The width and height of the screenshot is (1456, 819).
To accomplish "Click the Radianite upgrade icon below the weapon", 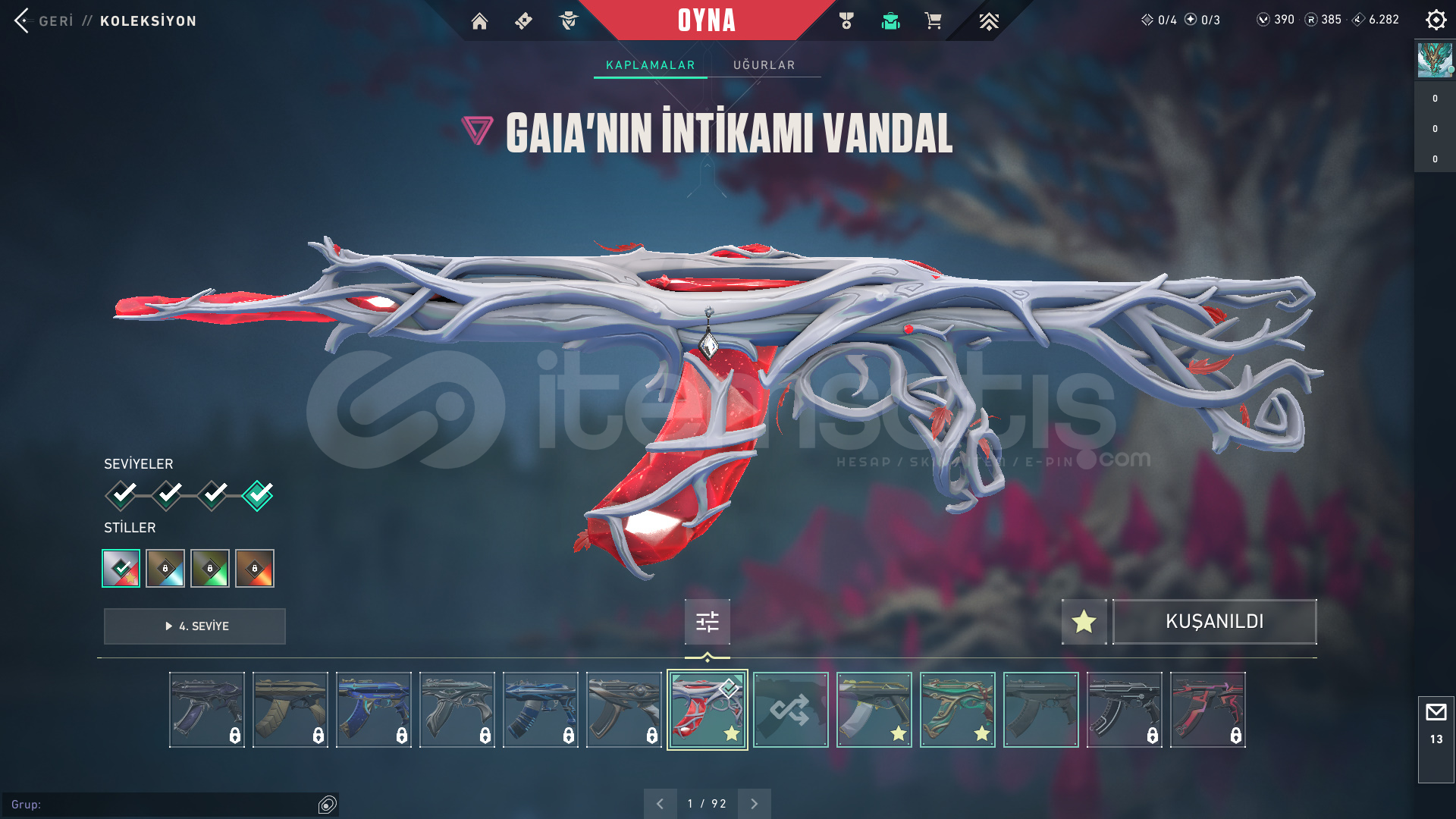I will 707,622.
